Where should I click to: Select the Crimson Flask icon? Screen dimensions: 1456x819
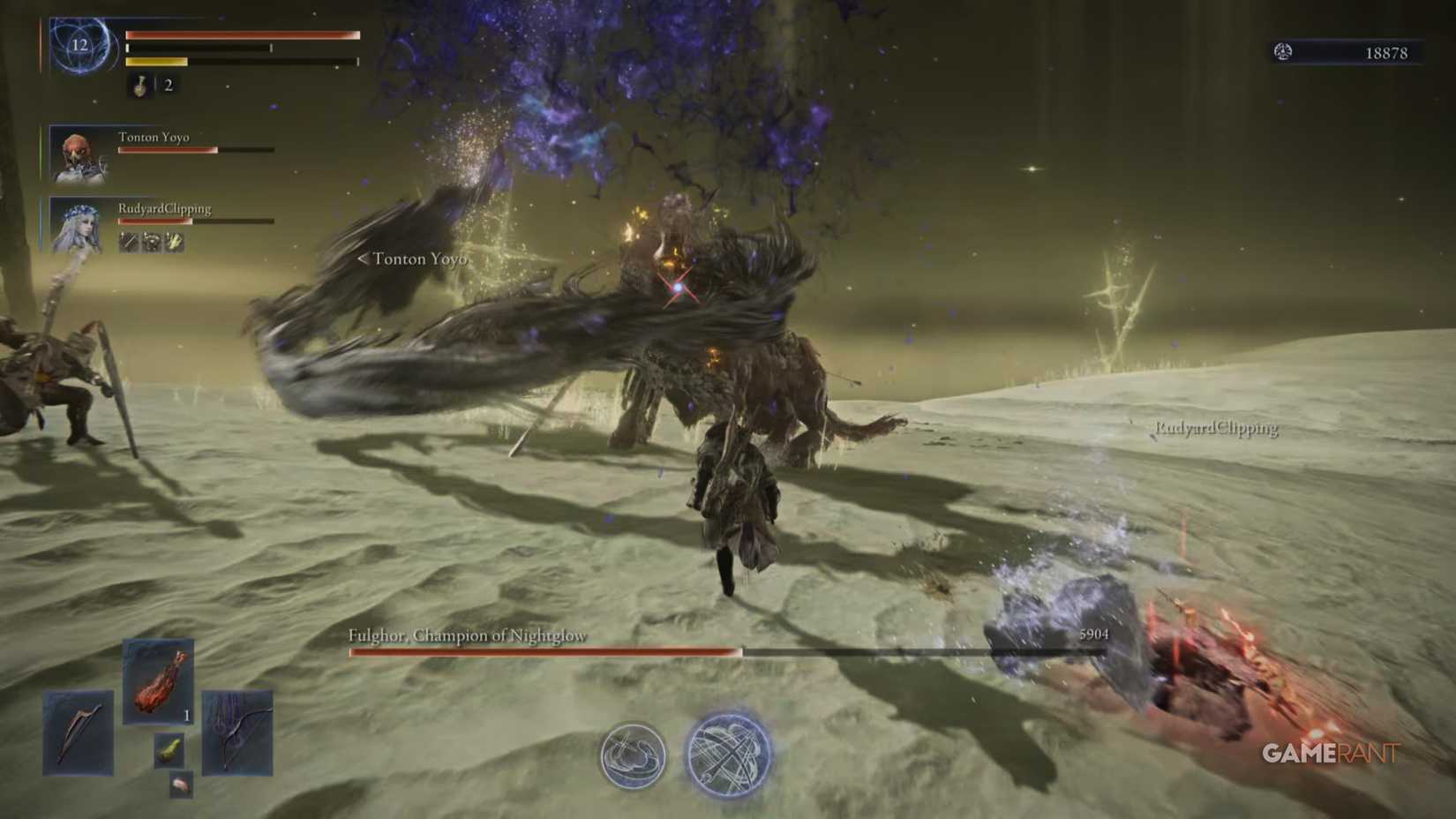(x=139, y=87)
